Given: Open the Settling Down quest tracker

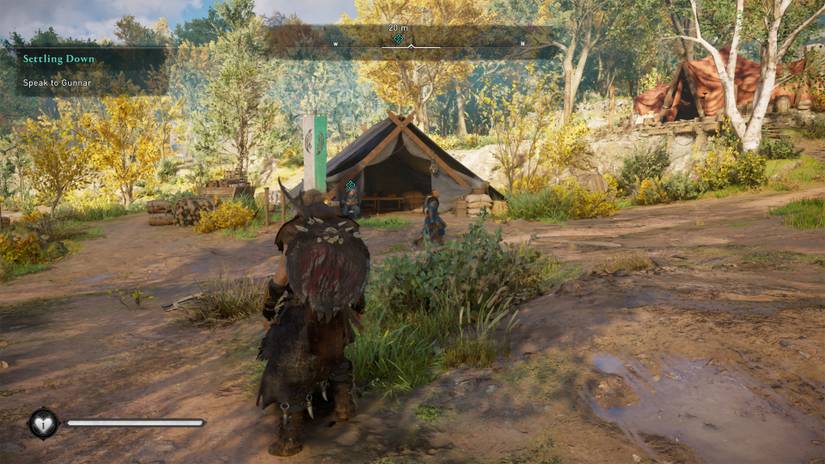Looking at the screenshot, I should tap(59, 59).
